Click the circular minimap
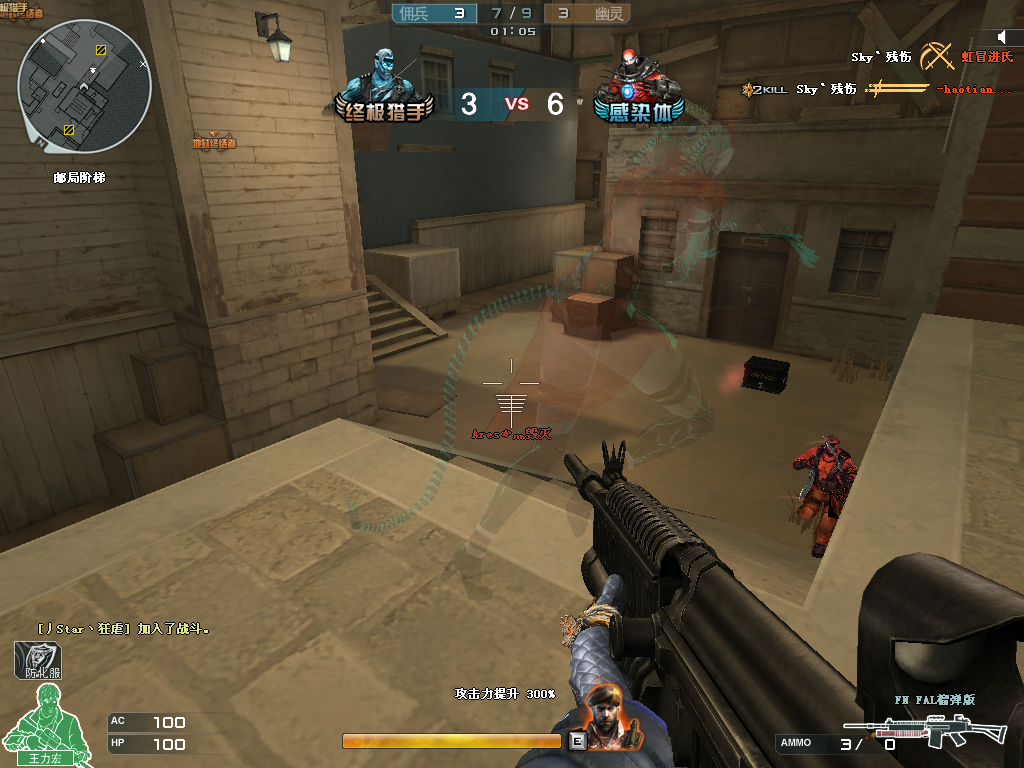The image size is (1024, 768). click(x=84, y=86)
